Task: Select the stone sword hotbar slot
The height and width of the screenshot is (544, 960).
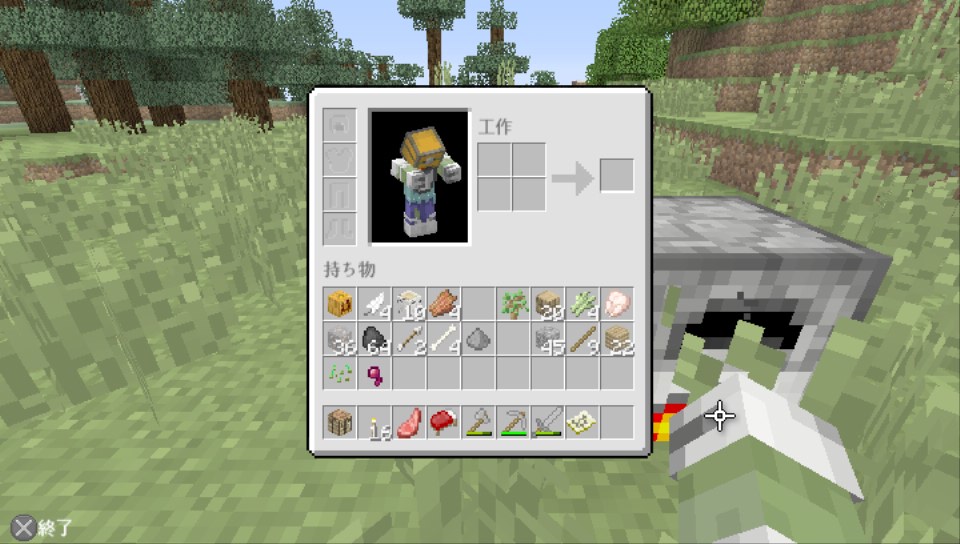Action: (548, 423)
